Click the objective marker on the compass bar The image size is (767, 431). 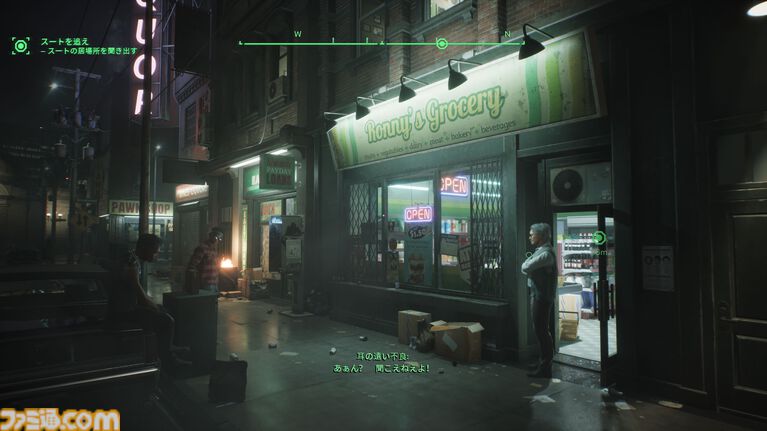pos(442,43)
